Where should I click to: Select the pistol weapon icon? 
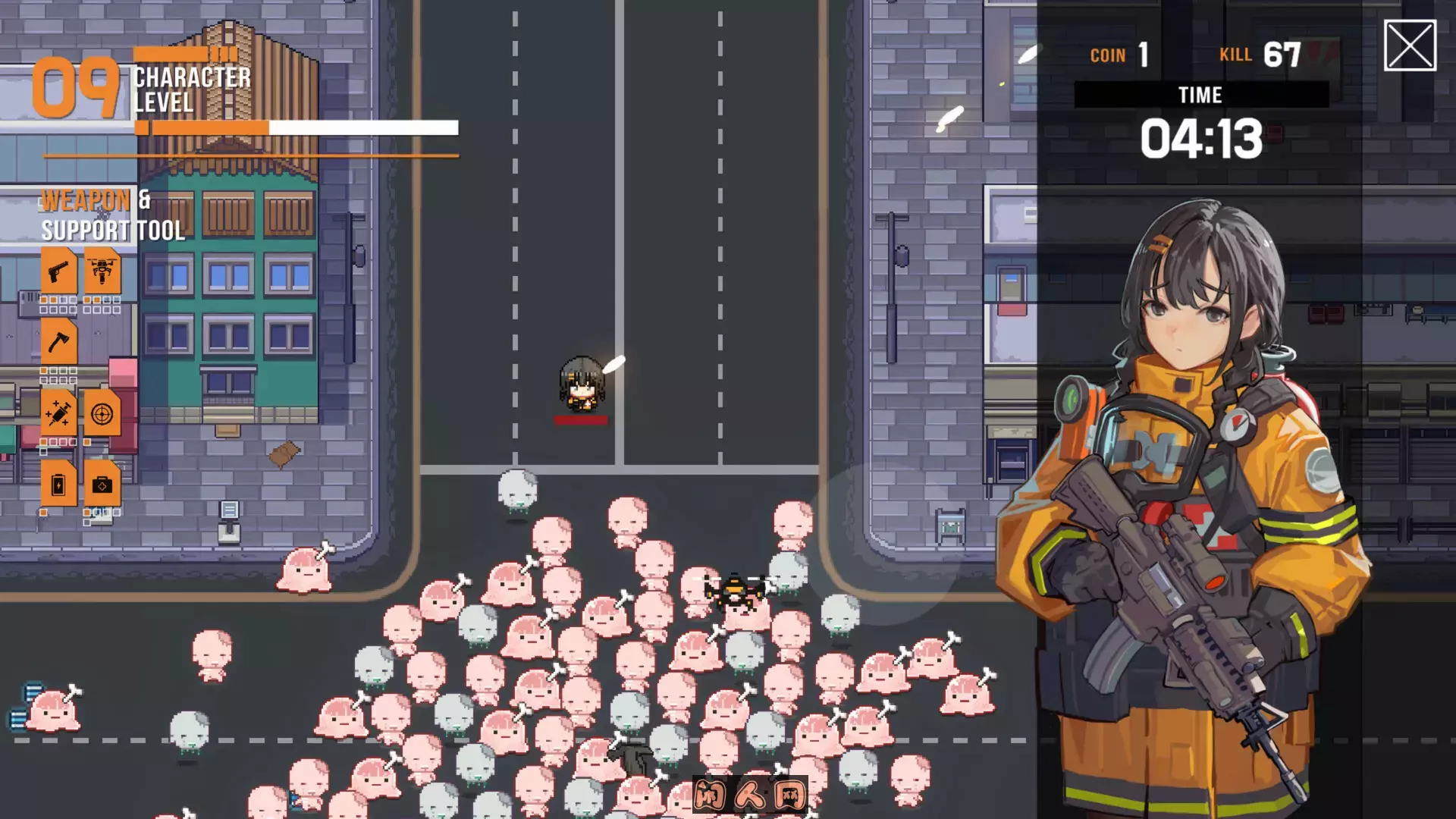point(58,271)
